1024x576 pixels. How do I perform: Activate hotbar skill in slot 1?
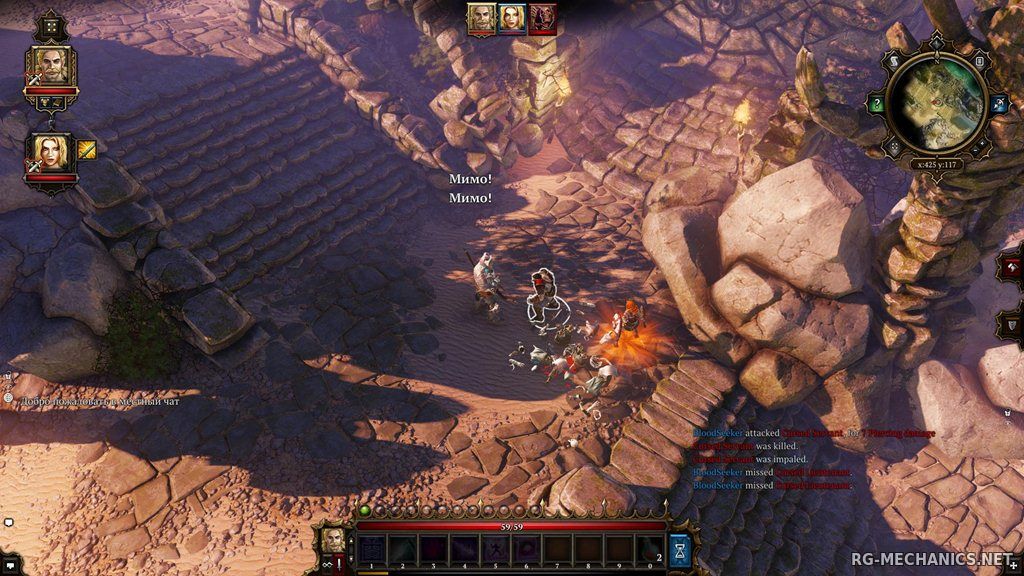click(x=372, y=548)
